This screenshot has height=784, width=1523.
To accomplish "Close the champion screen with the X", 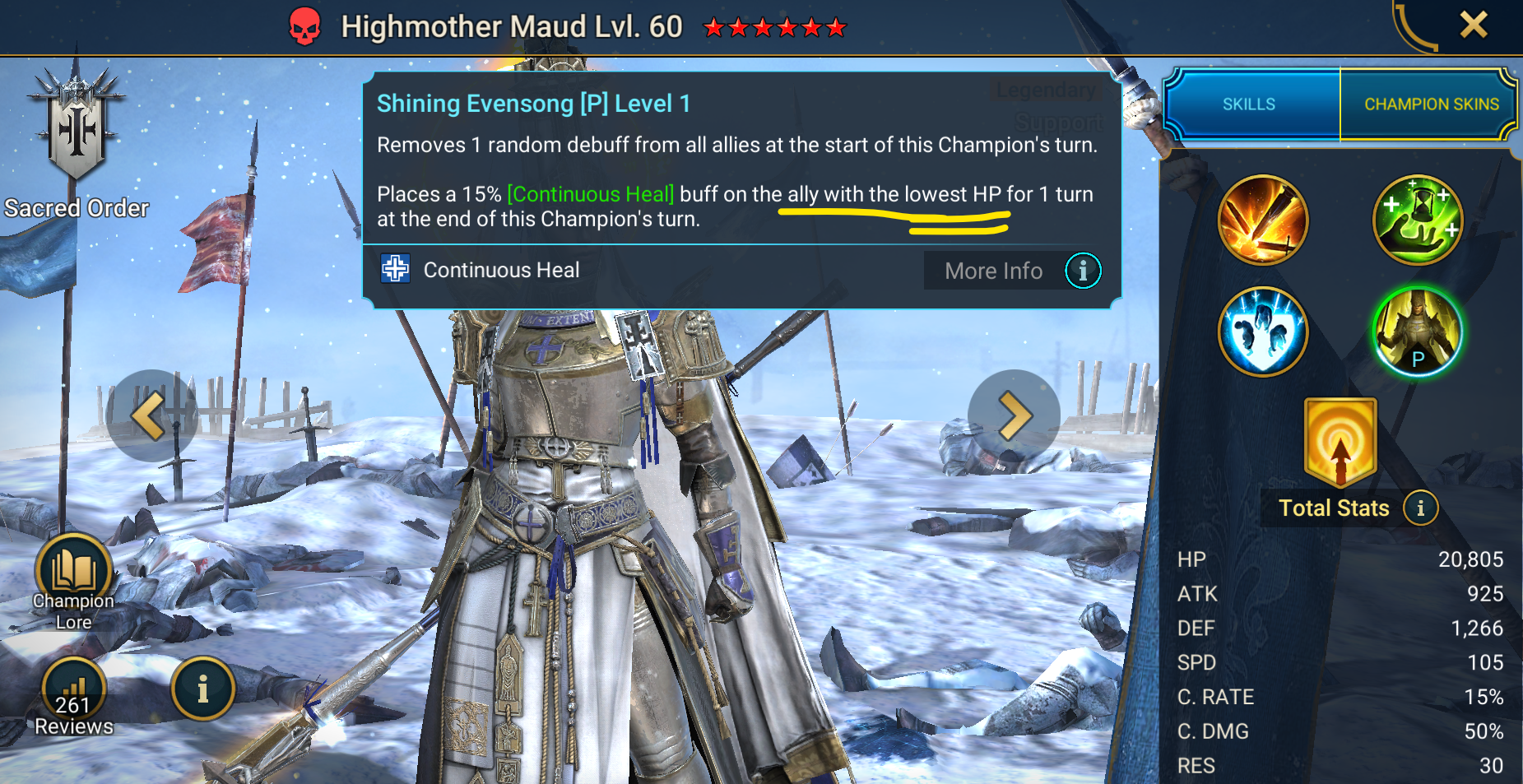I will click(1473, 25).
